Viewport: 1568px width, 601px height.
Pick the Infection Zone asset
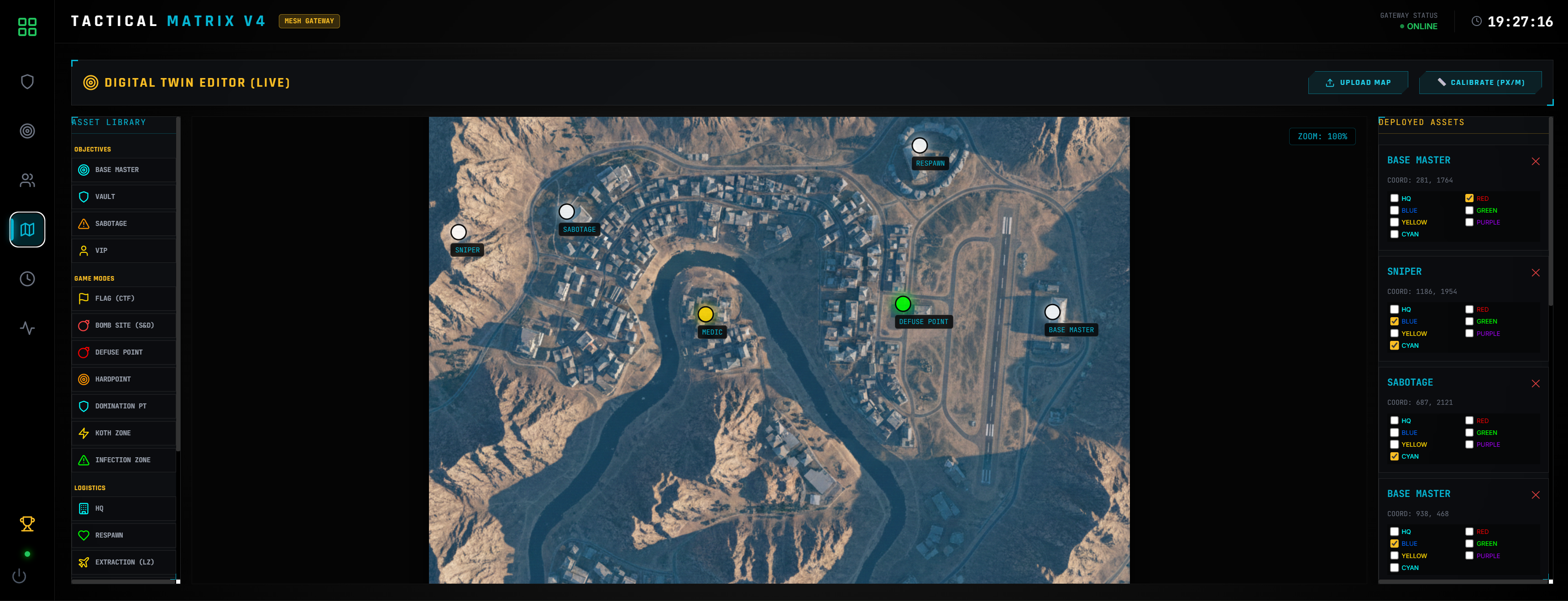pyautogui.click(x=124, y=460)
